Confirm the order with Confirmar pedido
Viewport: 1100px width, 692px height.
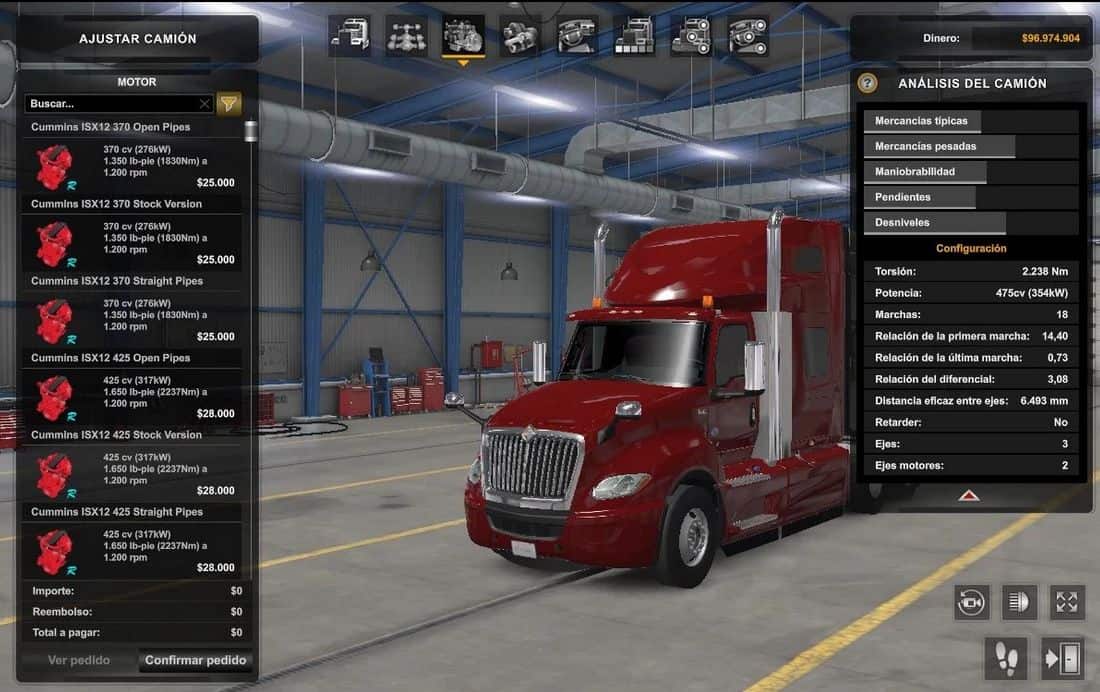pos(196,660)
